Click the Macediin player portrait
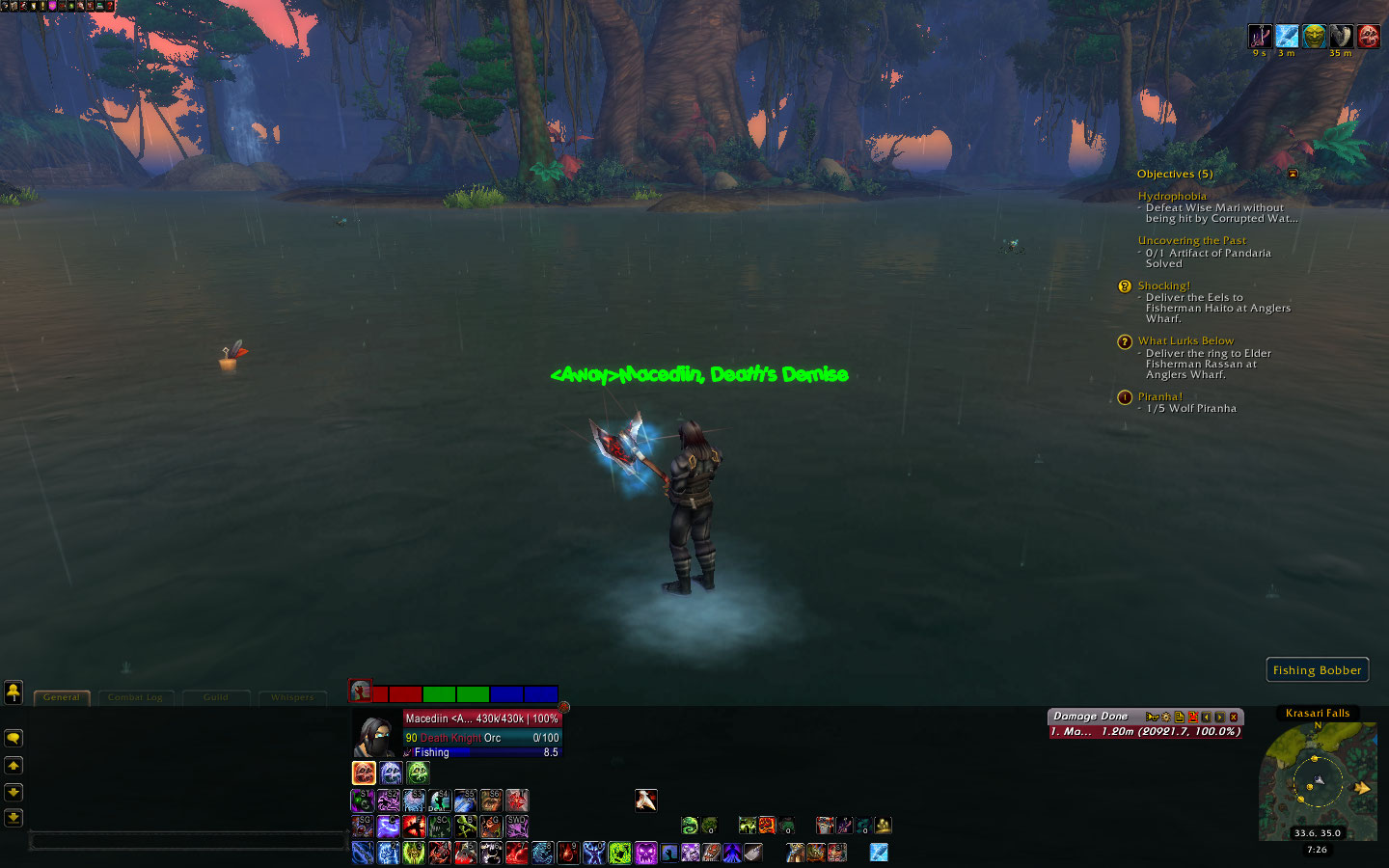This screenshot has width=1389, height=868. click(376, 737)
